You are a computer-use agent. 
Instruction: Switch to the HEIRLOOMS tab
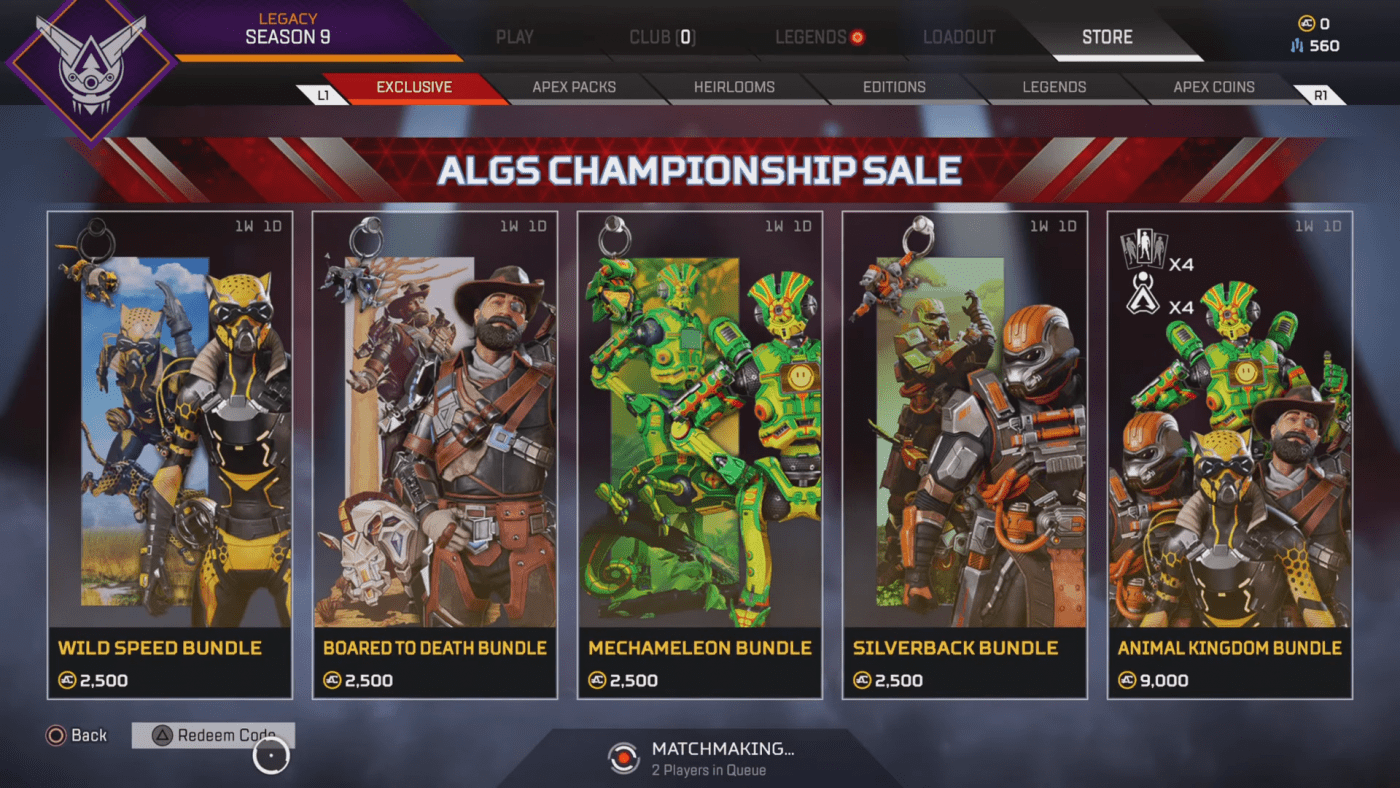click(x=734, y=88)
